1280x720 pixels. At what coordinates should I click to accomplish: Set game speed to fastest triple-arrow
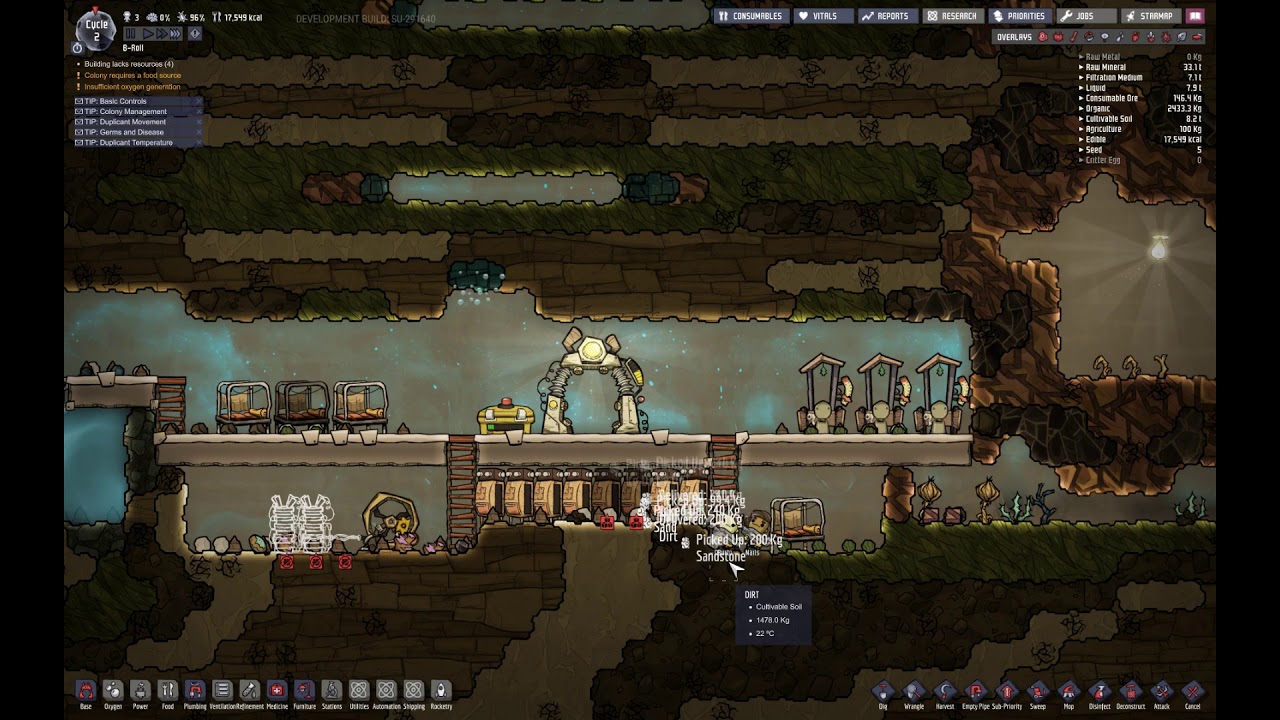point(175,34)
